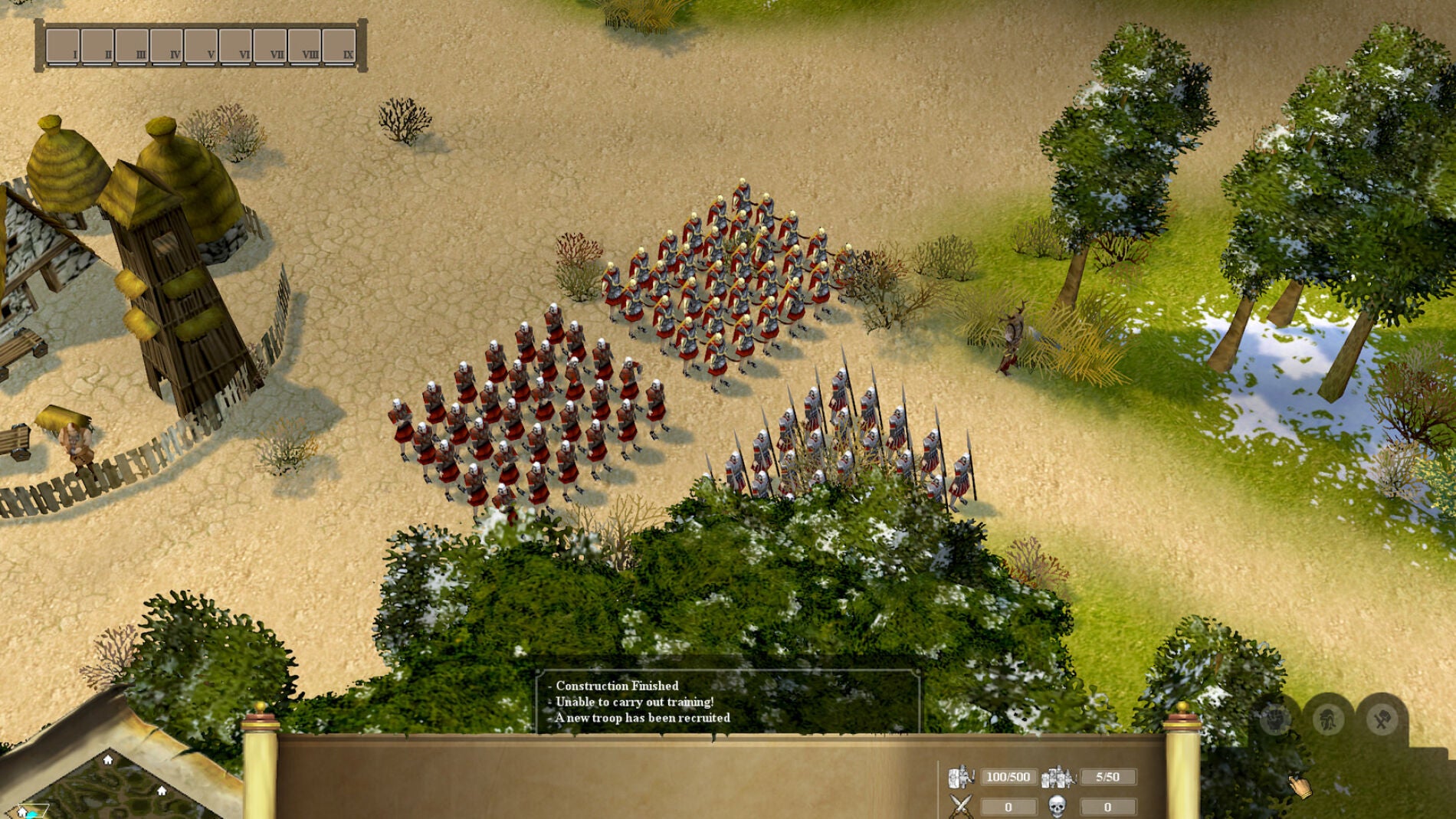Select the fist command icon at bottom right
The height and width of the screenshot is (819, 1456).
(x=1275, y=718)
